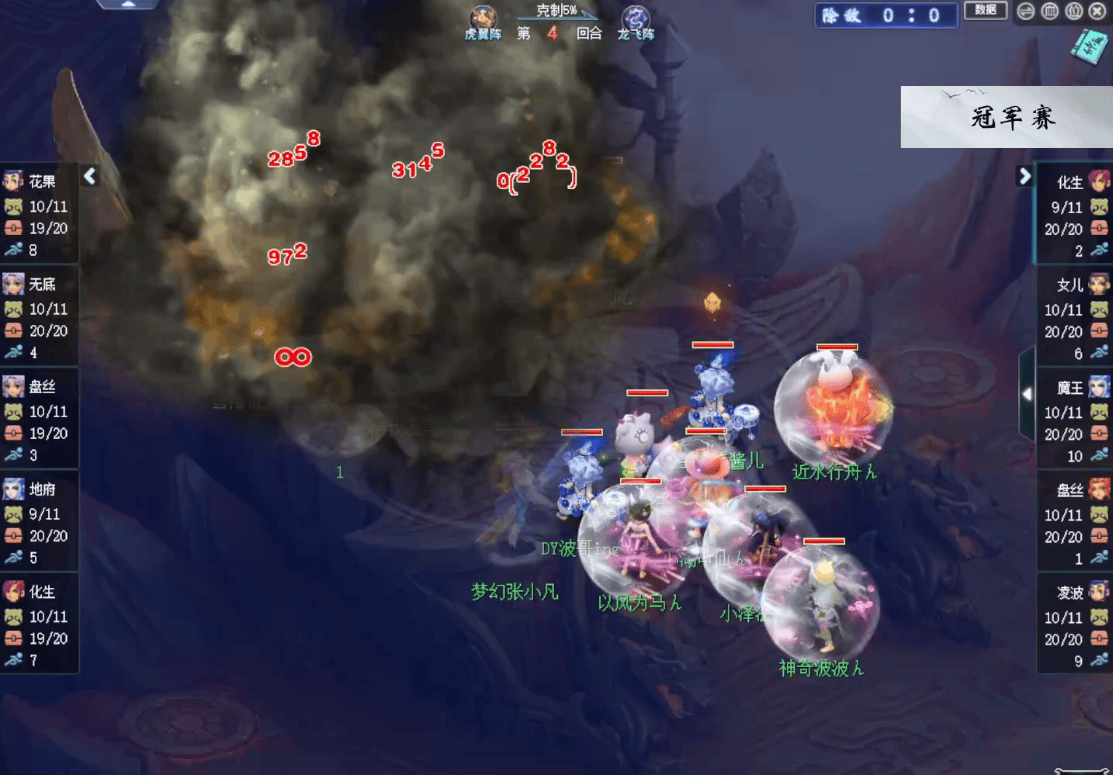Image resolution: width=1113 pixels, height=775 pixels.
Task: Close the battle viewer with the X button
Action: point(1099,12)
